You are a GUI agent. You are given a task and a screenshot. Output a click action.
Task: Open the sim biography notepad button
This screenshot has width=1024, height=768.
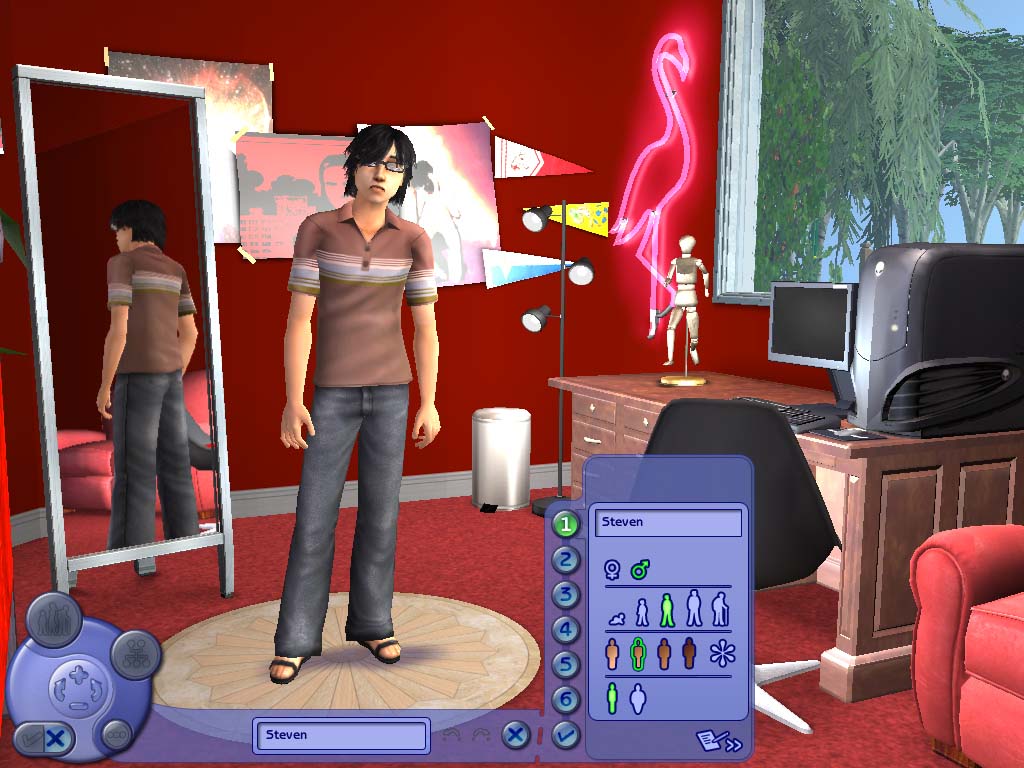coord(719,741)
